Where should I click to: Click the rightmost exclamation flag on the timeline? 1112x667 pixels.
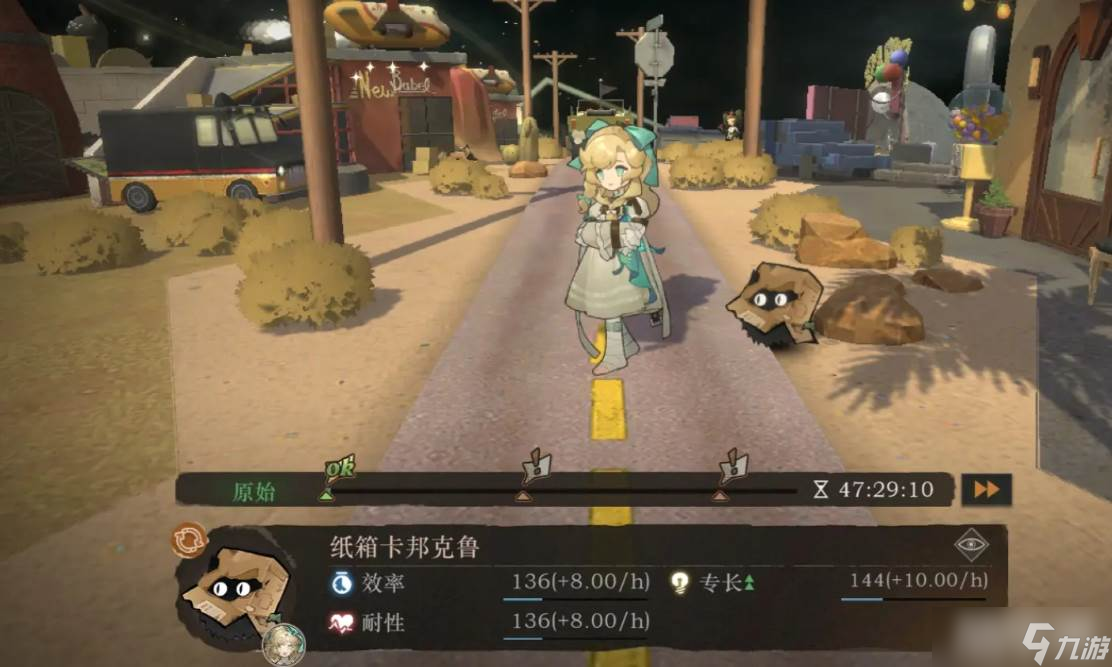coord(733,465)
